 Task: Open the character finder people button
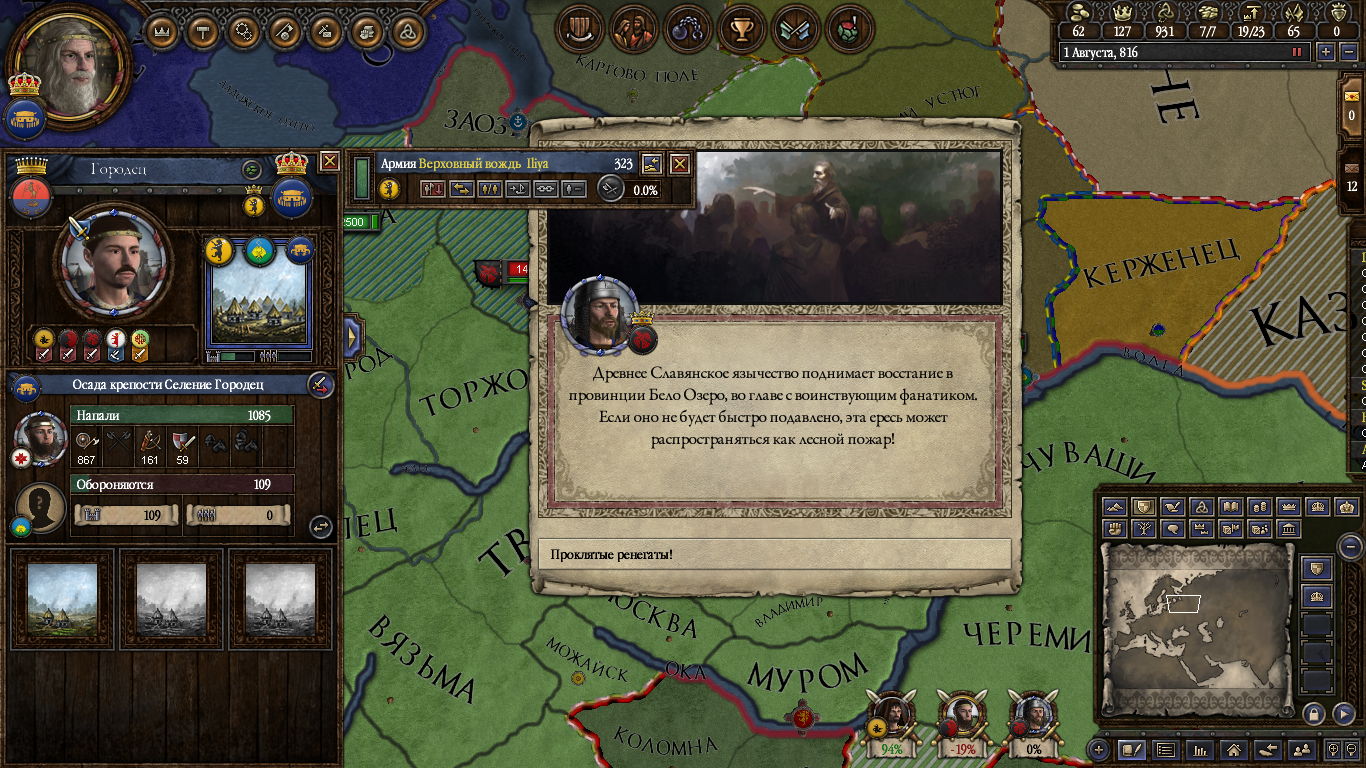[x=1301, y=749]
